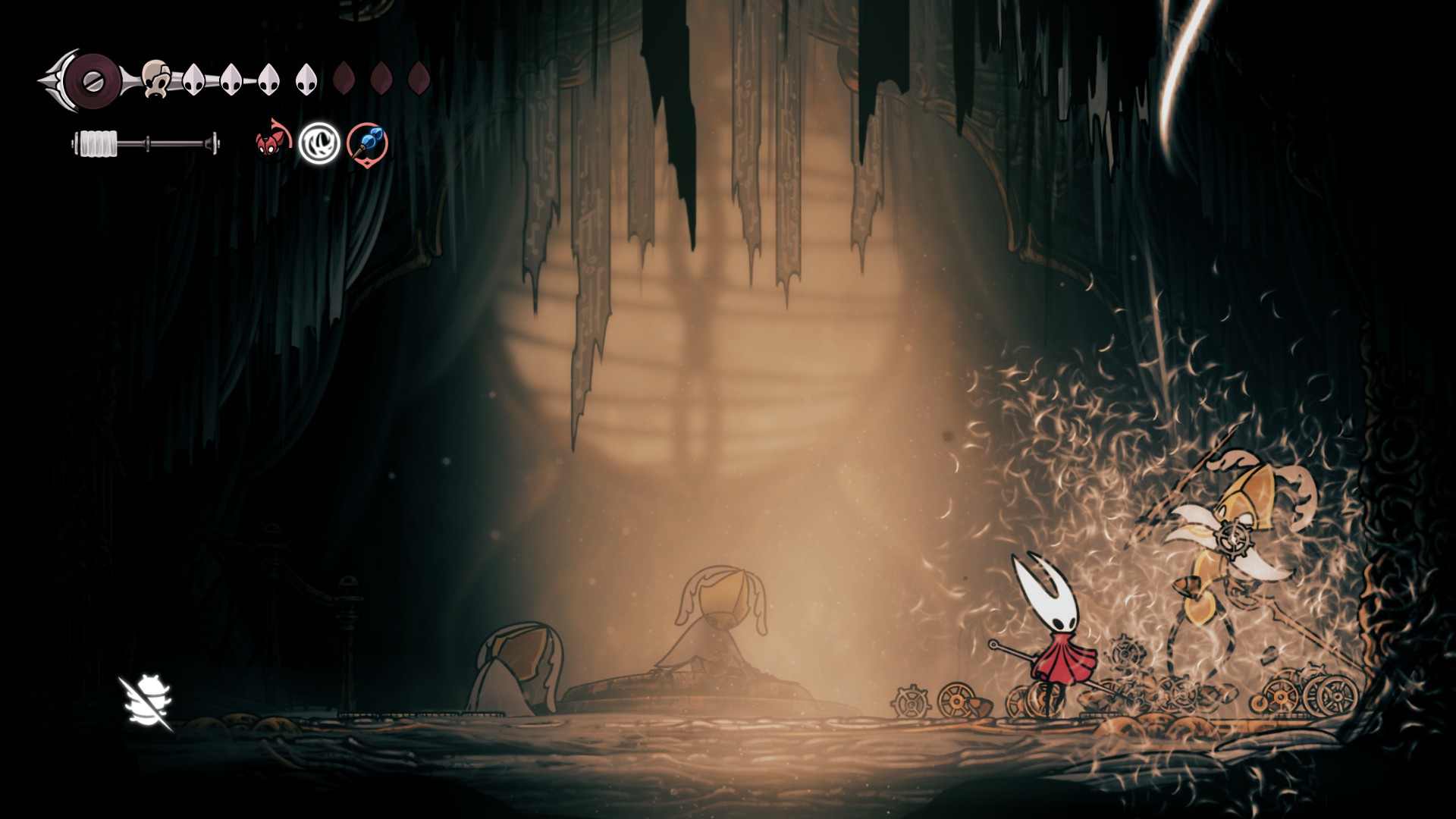Select the red horned creature tool icon
1456x819 pixels.
click(271, 142)
